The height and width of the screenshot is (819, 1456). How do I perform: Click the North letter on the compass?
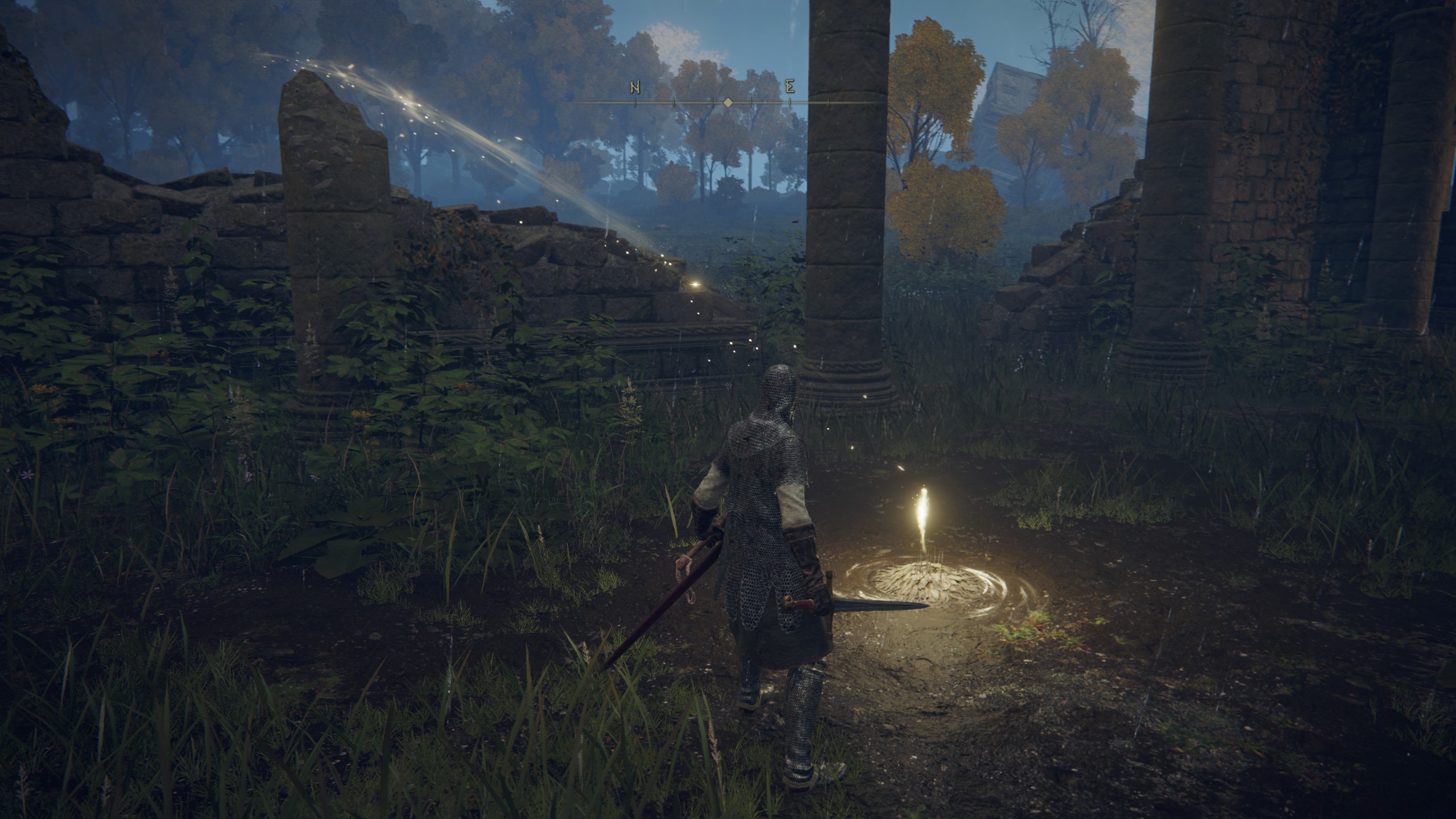pos(635,88)
